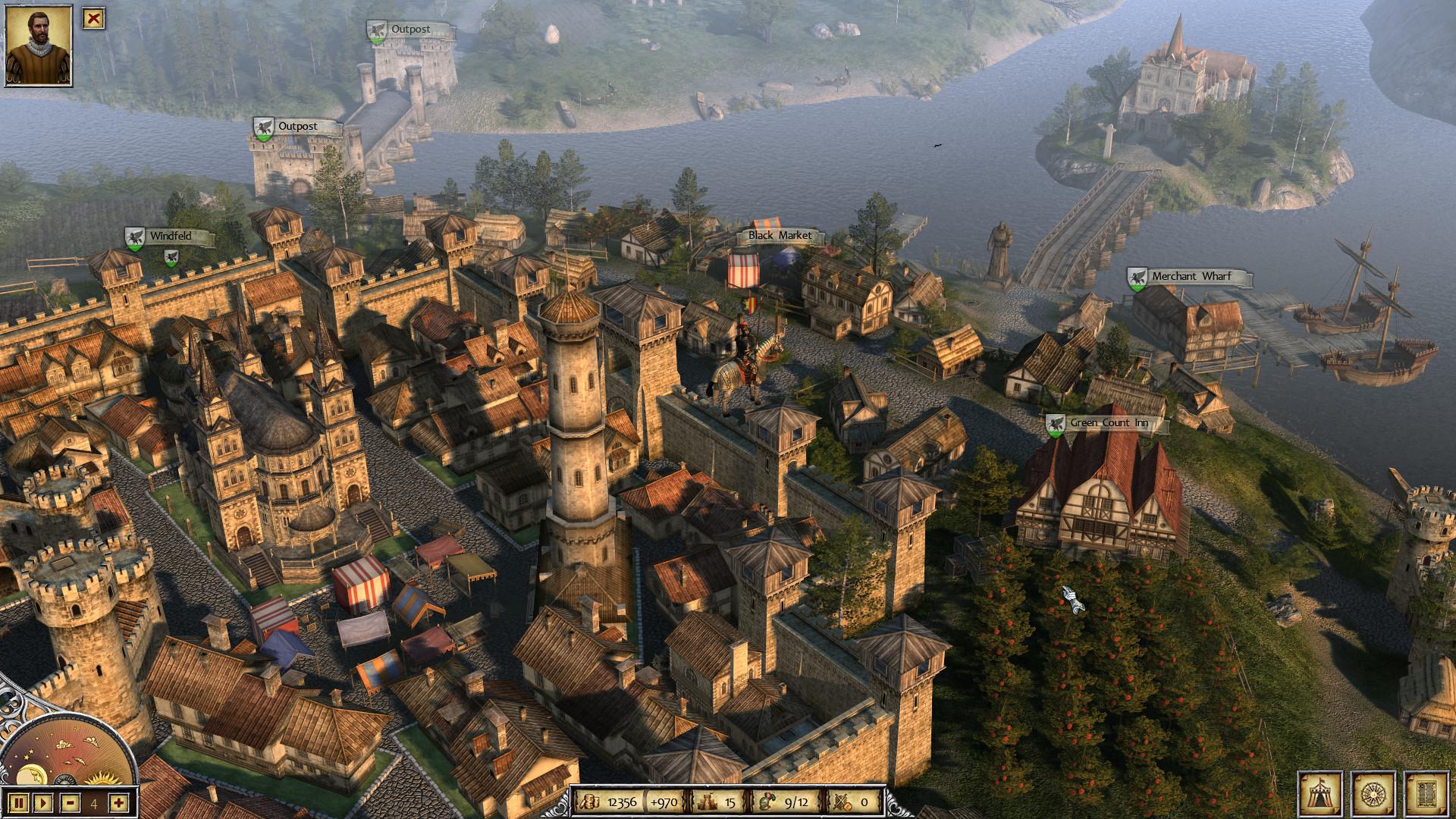
Task: Pause the game with the pause button
Action: pyautogui.click(x=19, y=801)
